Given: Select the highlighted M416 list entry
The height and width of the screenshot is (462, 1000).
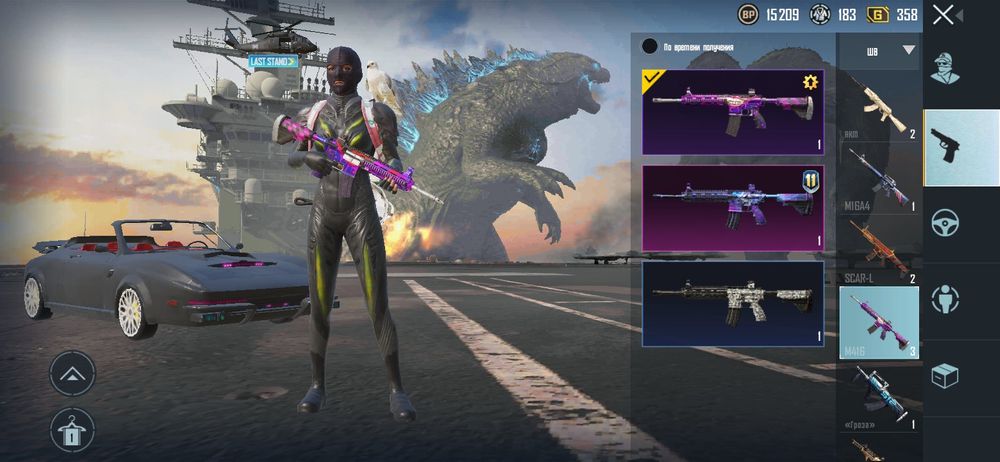Looking at the screenshot, I should coord(879,321).
